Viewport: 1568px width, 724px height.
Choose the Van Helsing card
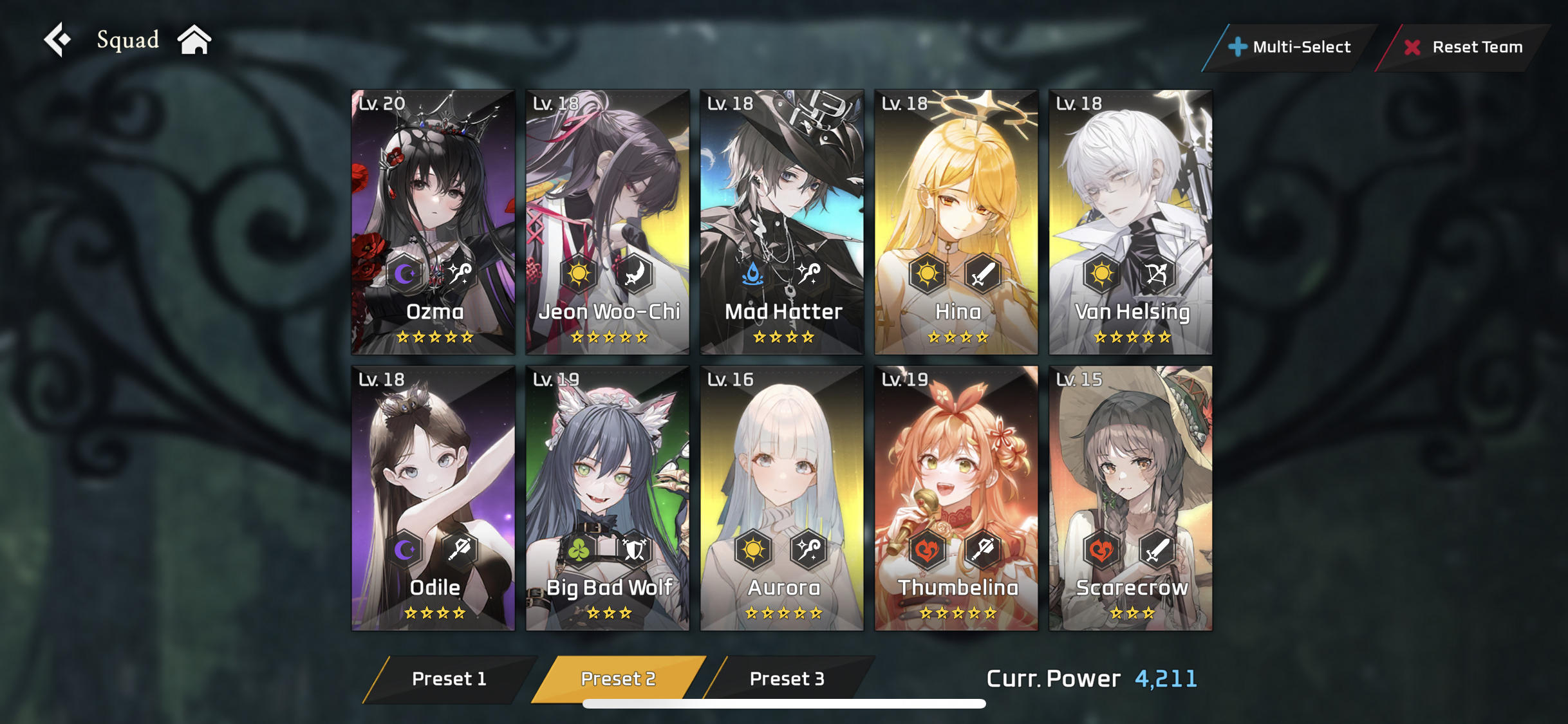coord(1131,222)
